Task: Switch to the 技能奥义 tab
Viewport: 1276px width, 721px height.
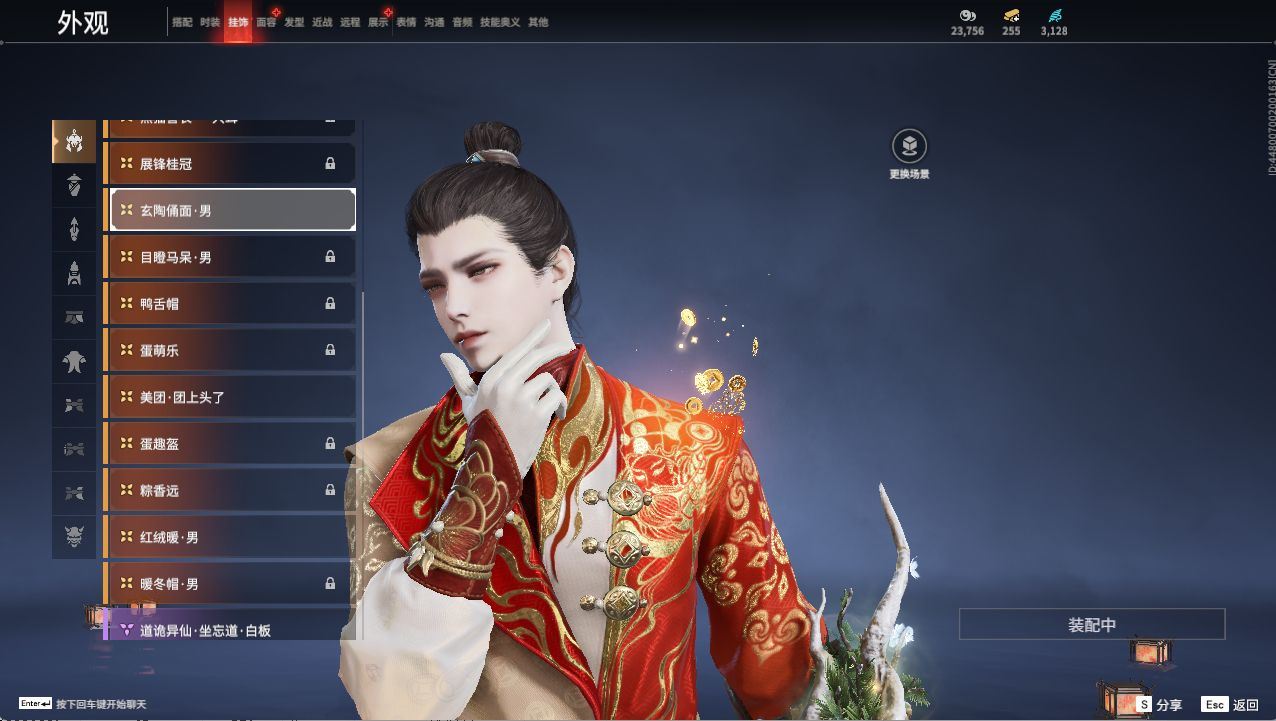Action: tap(500, 22)
